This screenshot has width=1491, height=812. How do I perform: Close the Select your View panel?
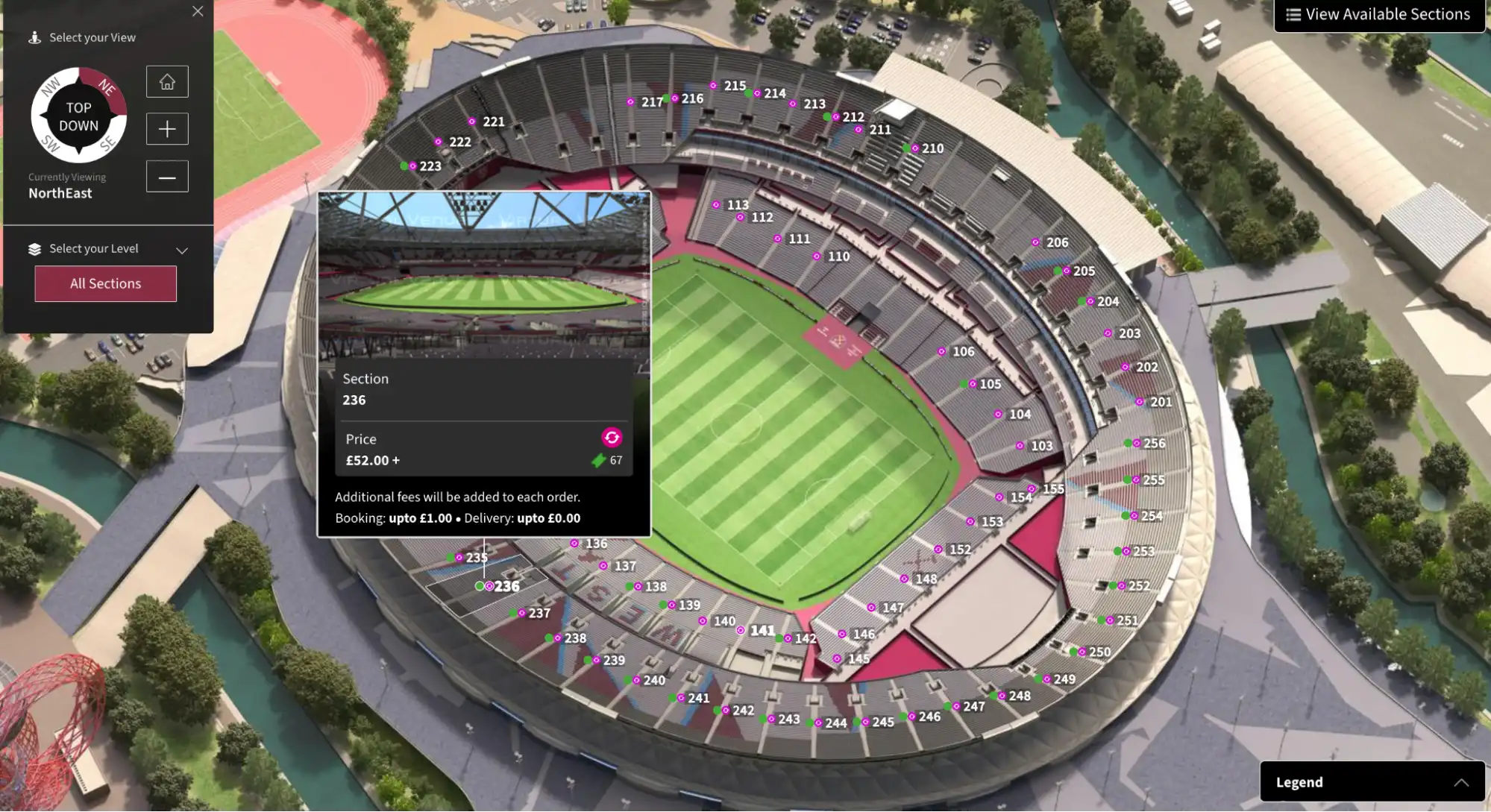point(198,11)
